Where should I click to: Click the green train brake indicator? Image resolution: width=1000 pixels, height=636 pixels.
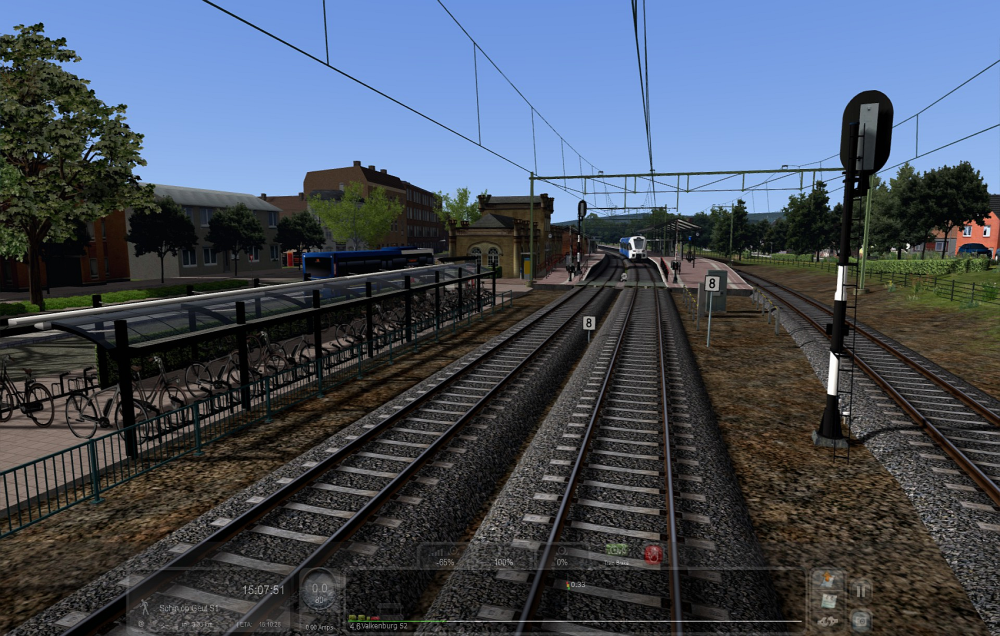click(x=617, y=549)
